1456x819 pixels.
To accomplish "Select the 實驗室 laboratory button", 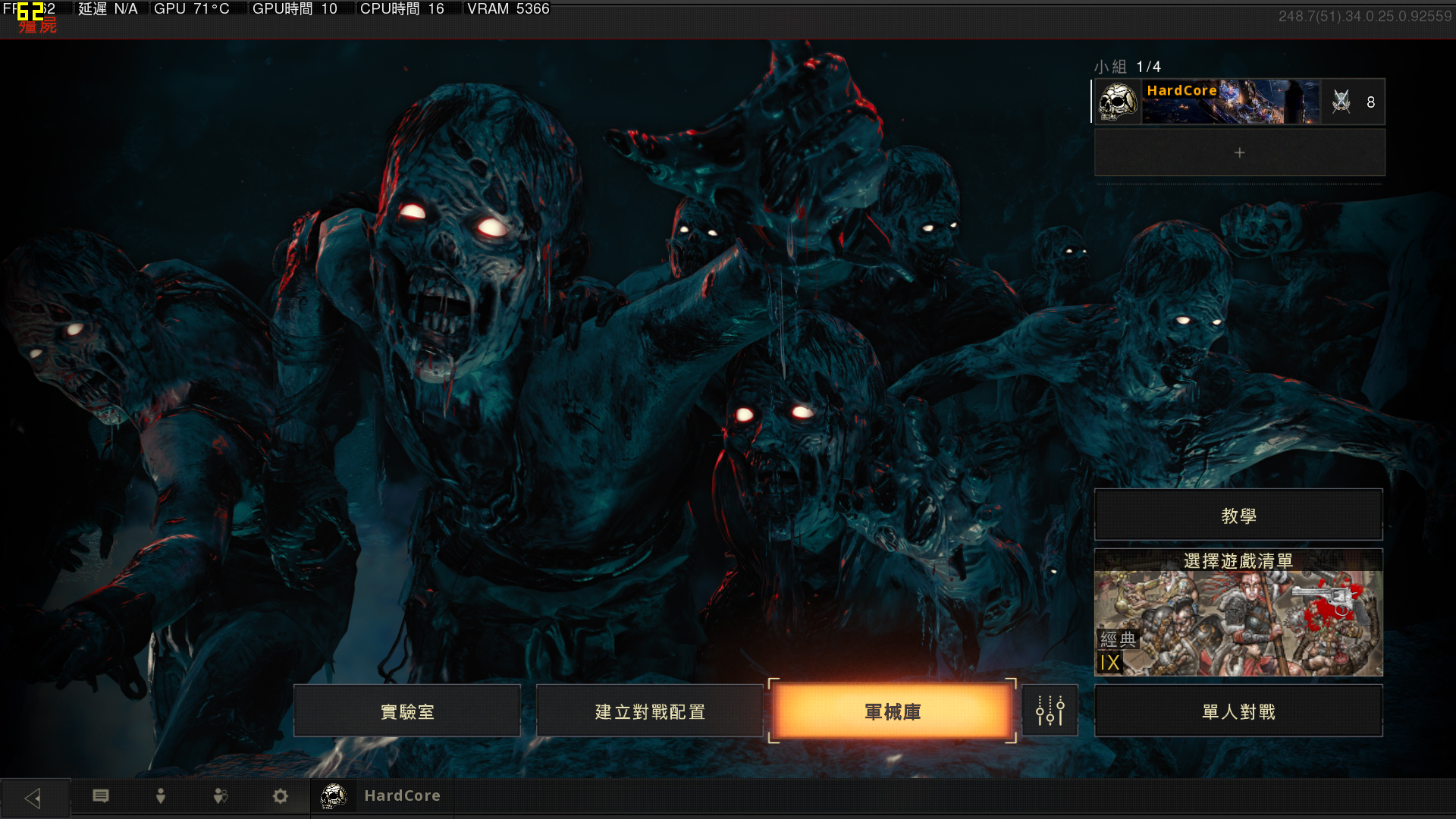I will tap(407, 711).
